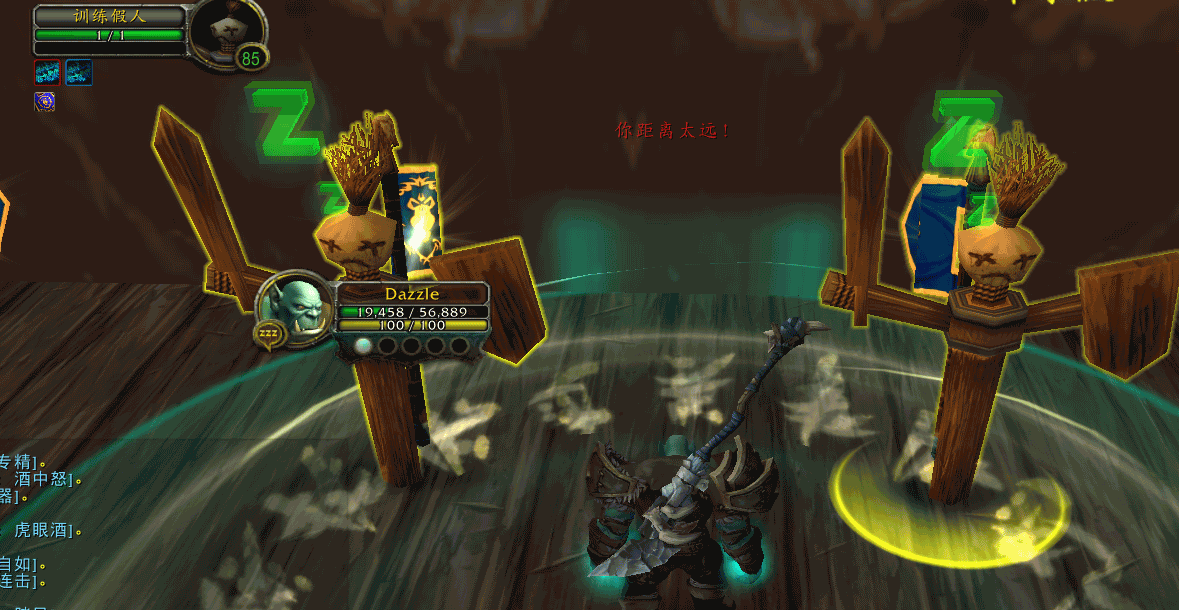Click the blue rune buff icon
Screen dimensions: 1179x610
point(44,101)
